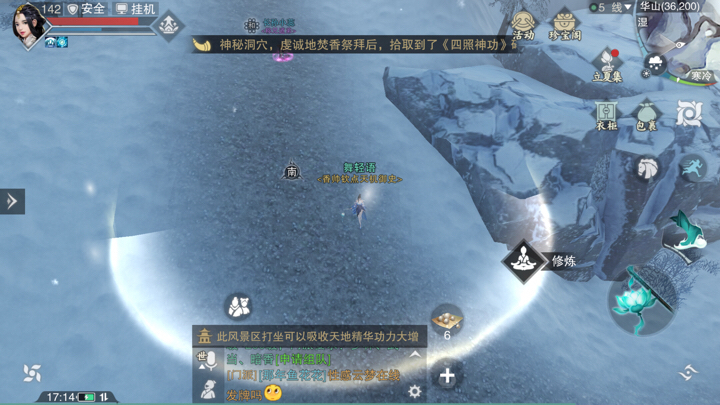Open the 珍宝阁 treasure shop
This screenshot has width=720, height=405.
click(565, 25)
